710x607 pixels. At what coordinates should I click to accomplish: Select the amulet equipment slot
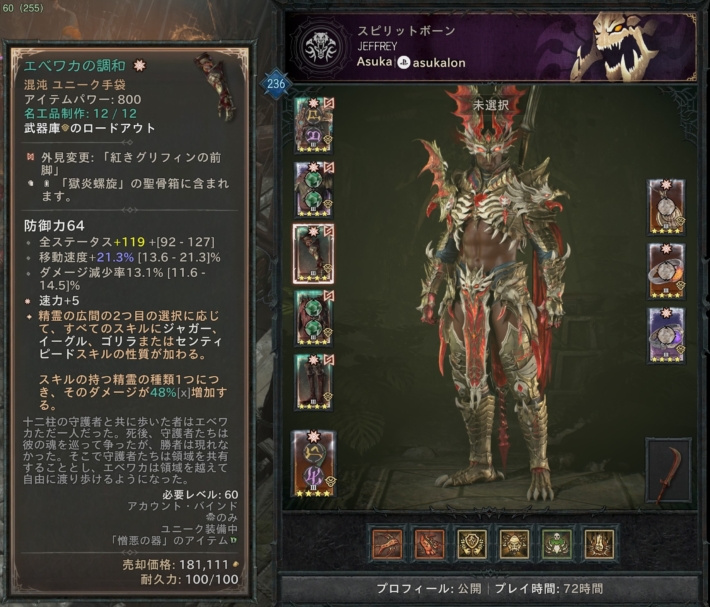[665, 206]
